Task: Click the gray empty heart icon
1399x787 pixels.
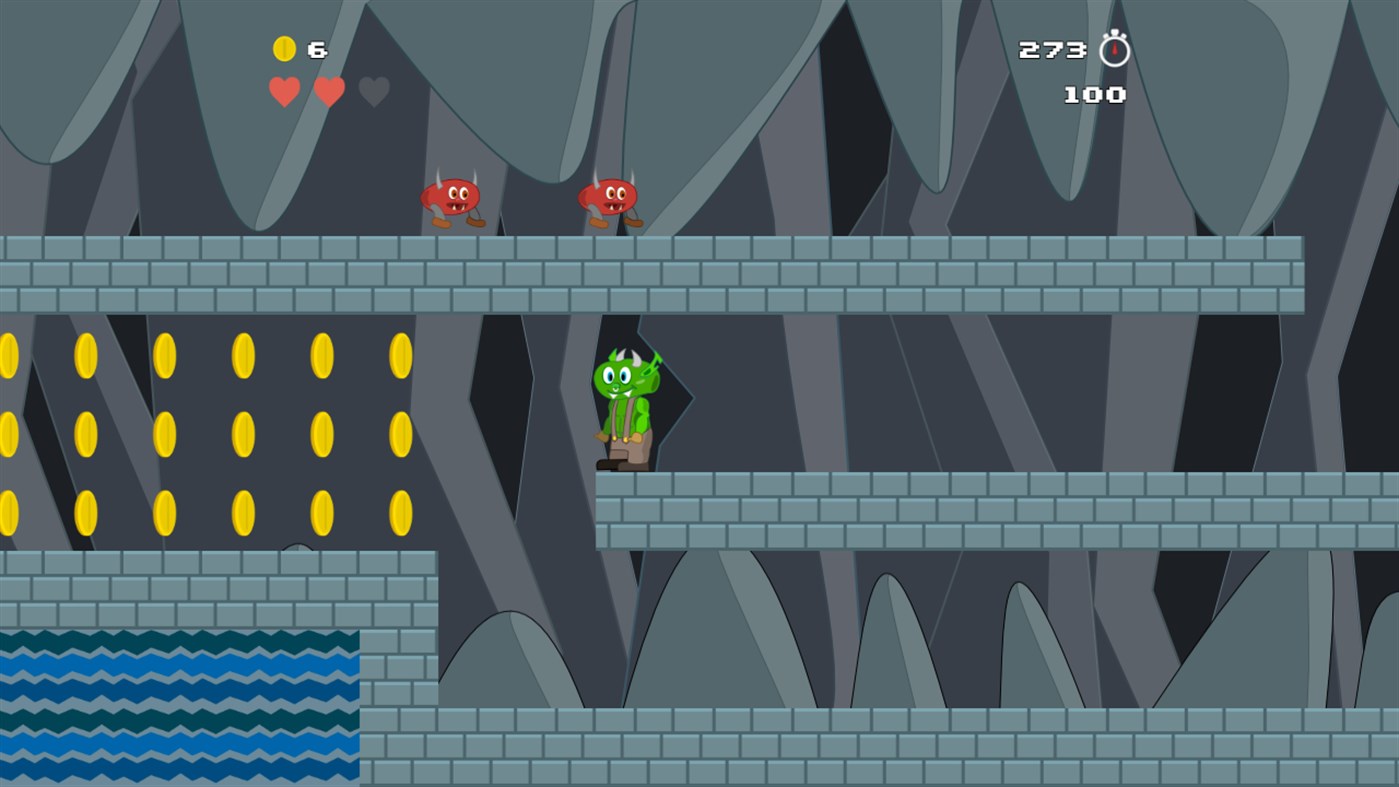Action: click(372, 91)
